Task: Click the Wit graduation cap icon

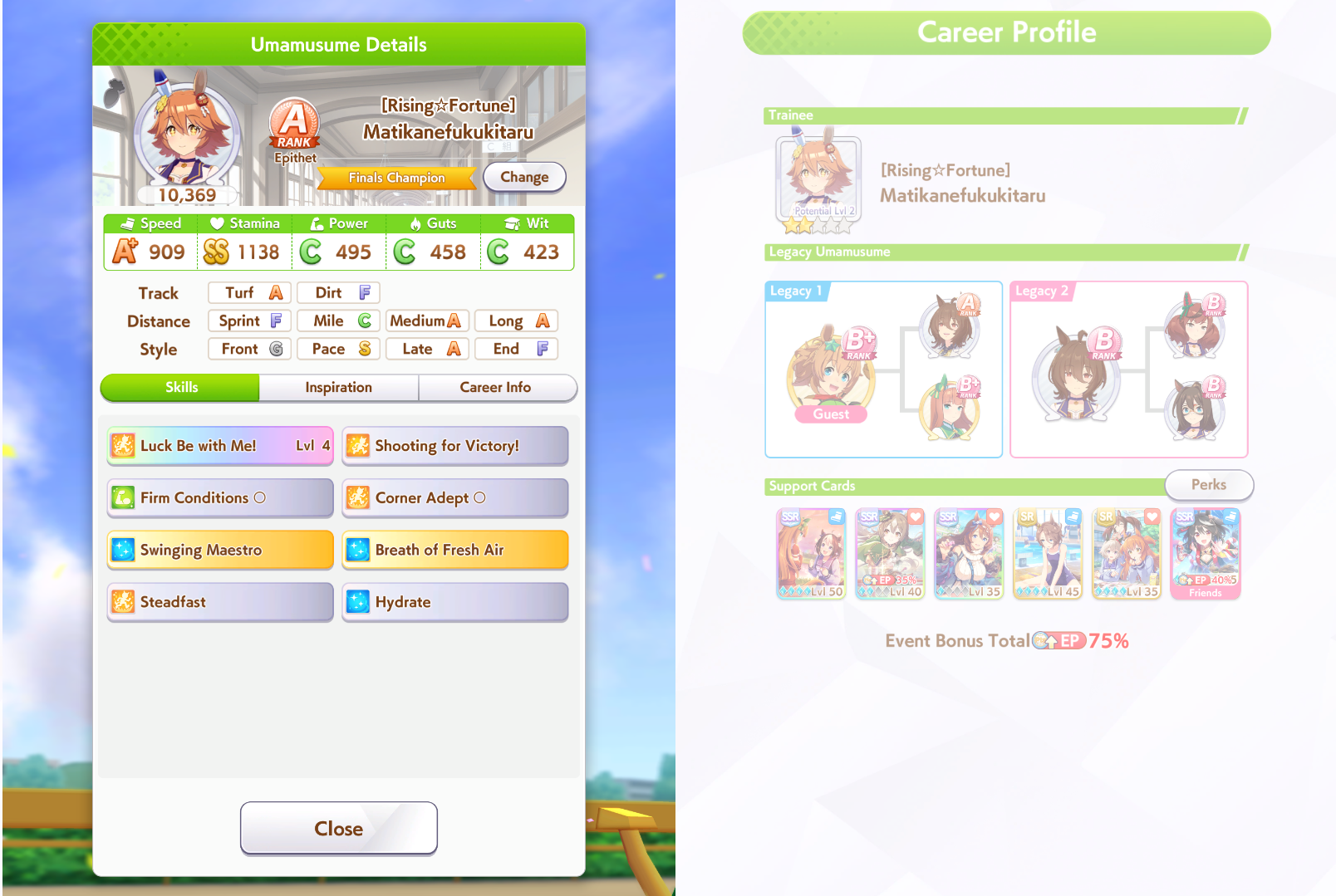Action: (510, 223)
